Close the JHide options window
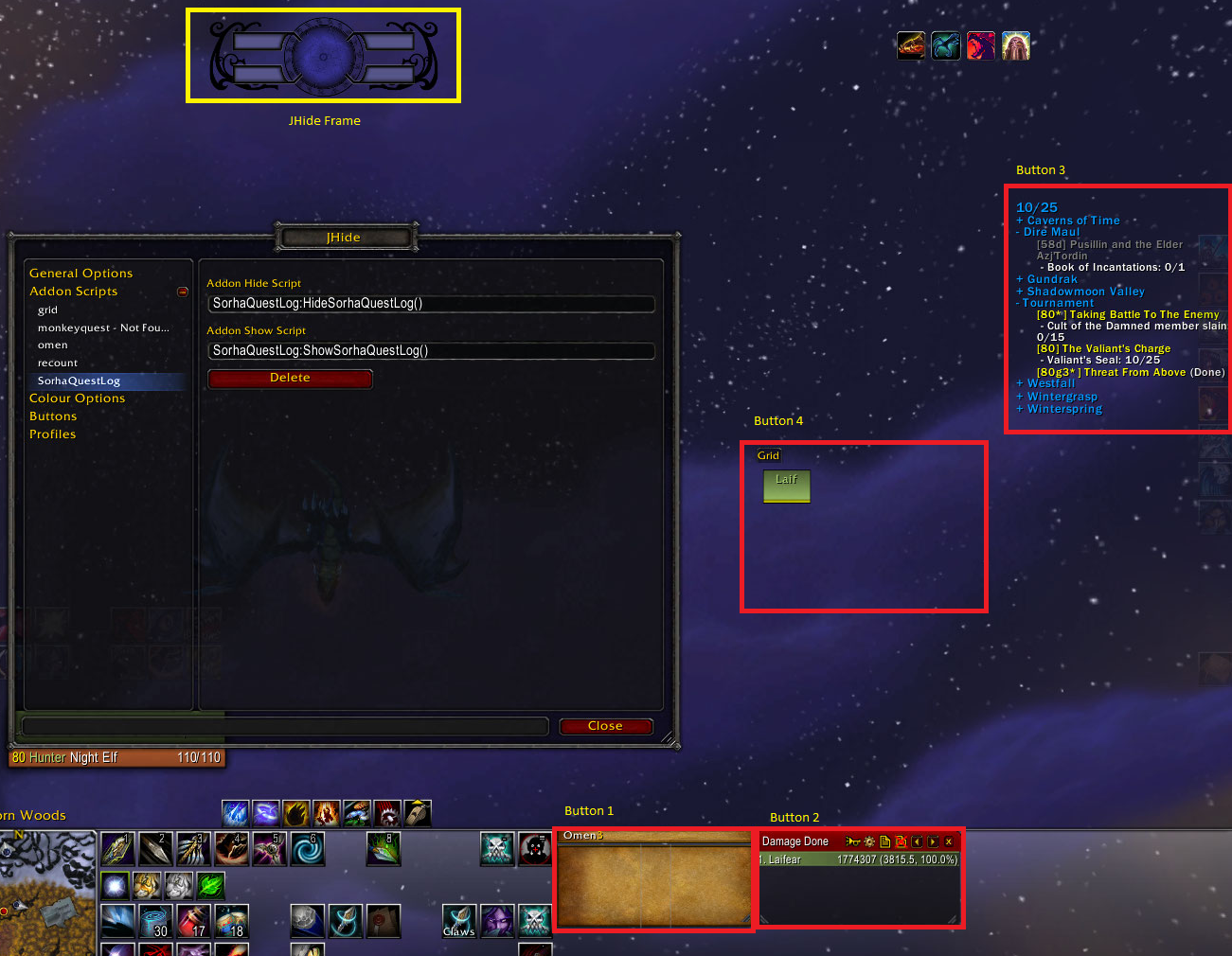The width and height of the screenshot is (1232, 956). [605, 726]
